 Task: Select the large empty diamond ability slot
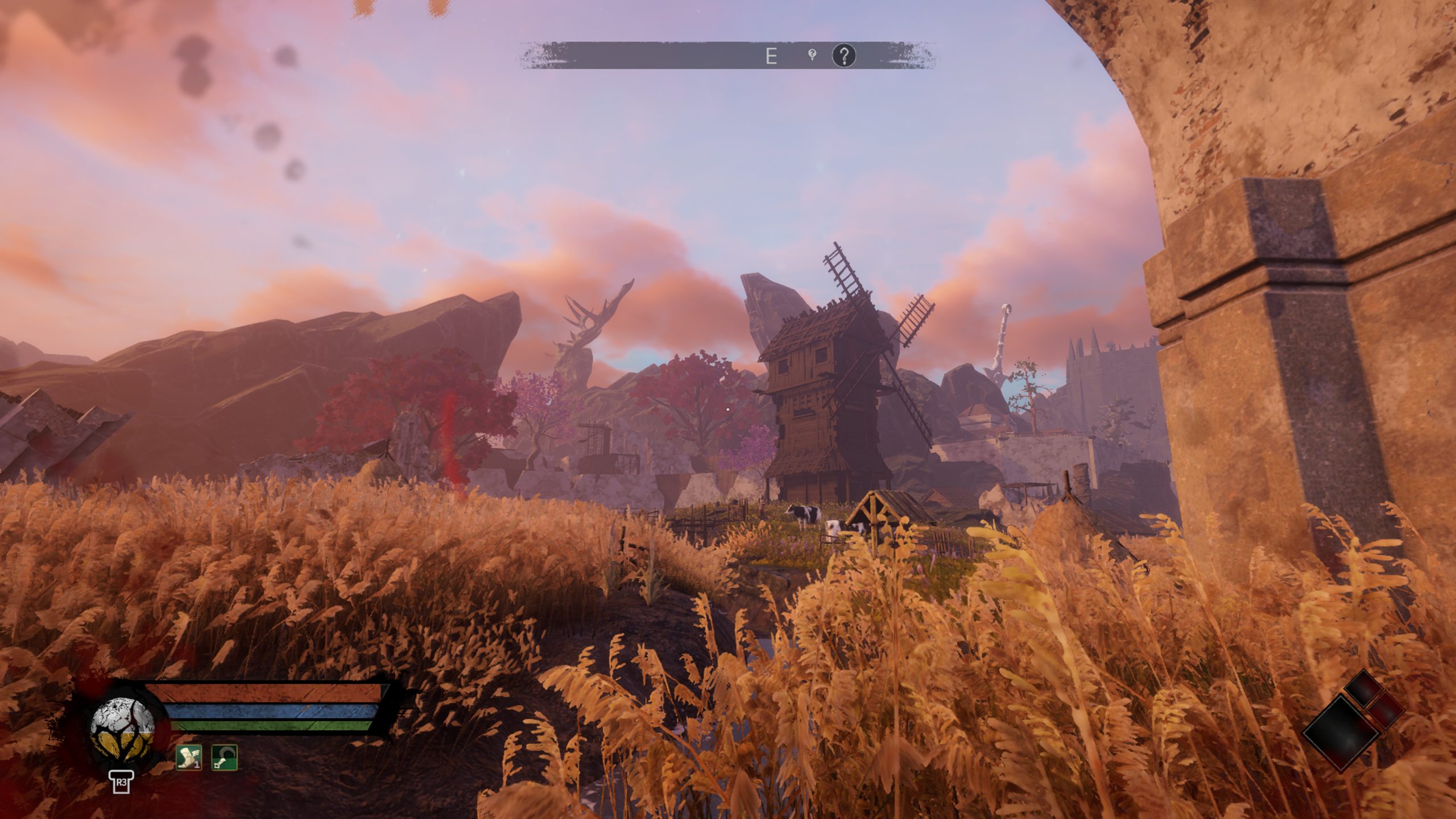tap(1340, 733)
